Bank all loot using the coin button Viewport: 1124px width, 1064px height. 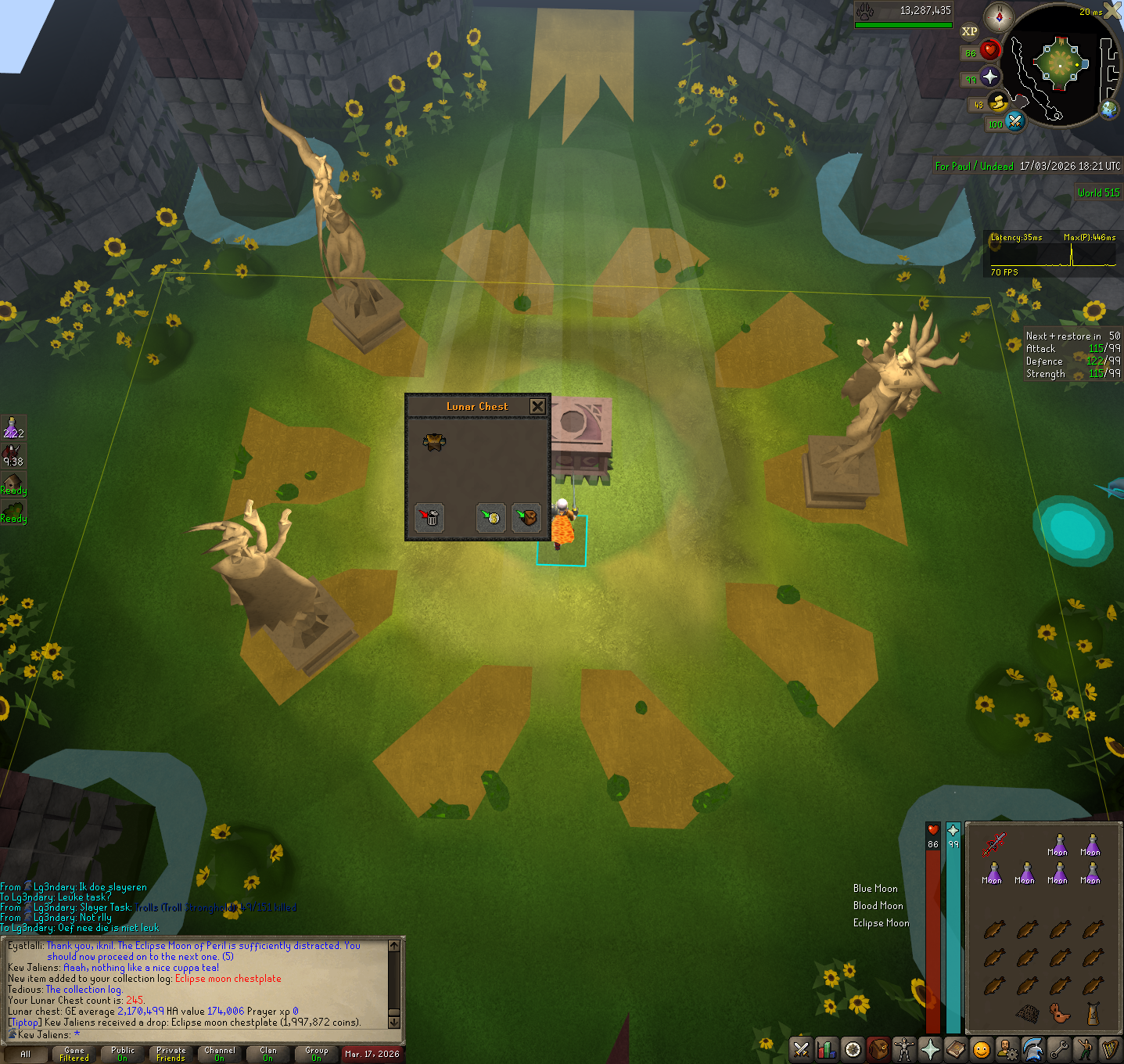(x=491, y=517)
